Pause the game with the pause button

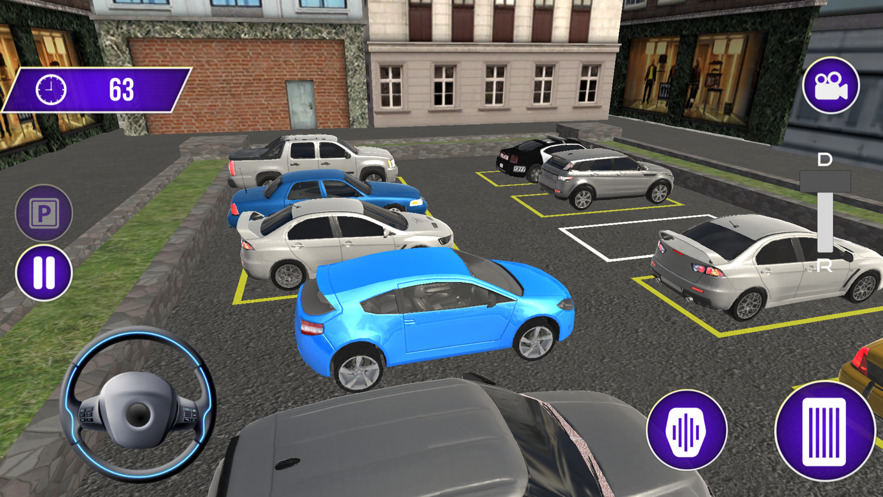click(x=44, y=273)
